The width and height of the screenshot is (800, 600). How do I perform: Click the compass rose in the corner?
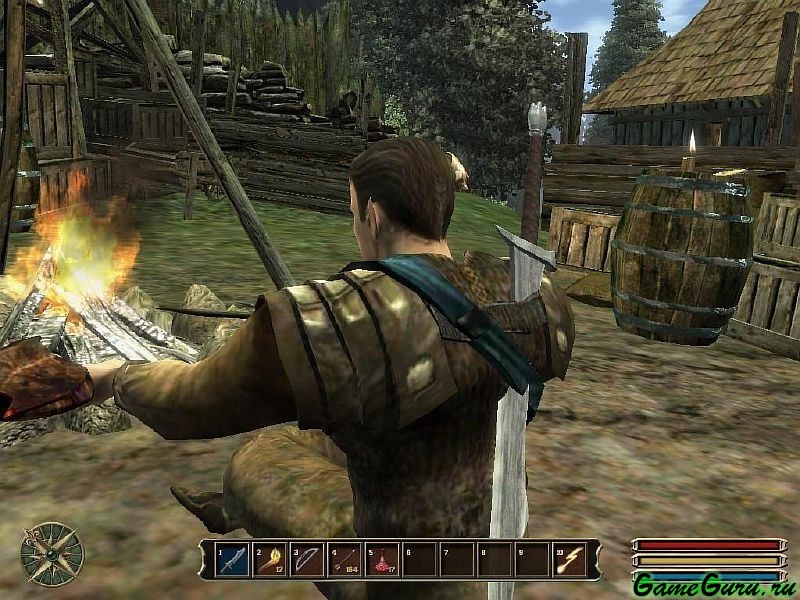pos(52,554)
